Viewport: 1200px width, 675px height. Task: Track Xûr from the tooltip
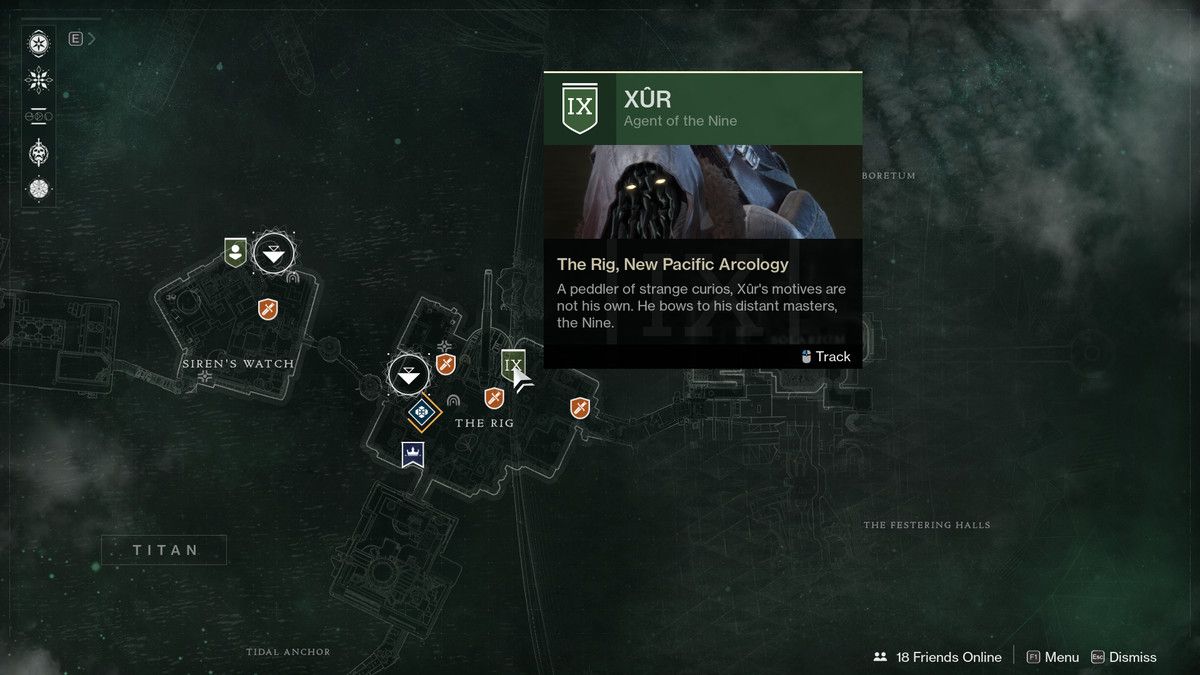tap(826, 356)
